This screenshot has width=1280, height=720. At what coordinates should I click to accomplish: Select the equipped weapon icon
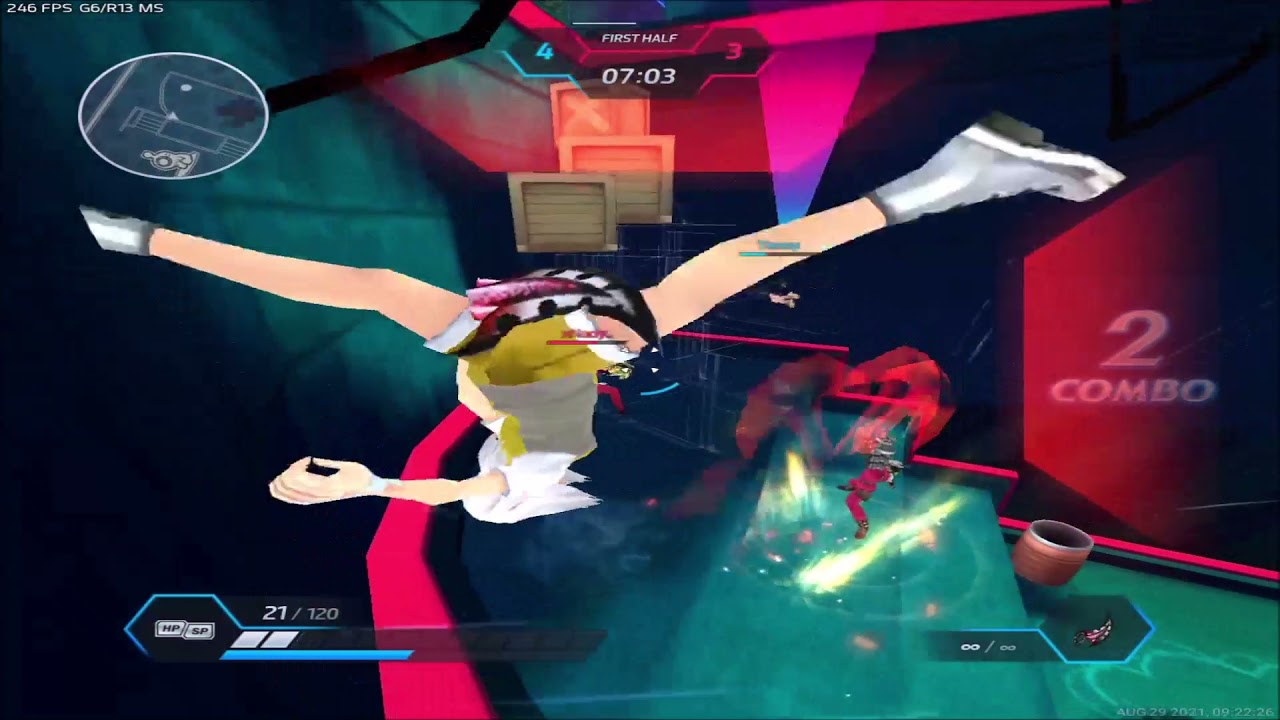click(x=1094, y=634)
